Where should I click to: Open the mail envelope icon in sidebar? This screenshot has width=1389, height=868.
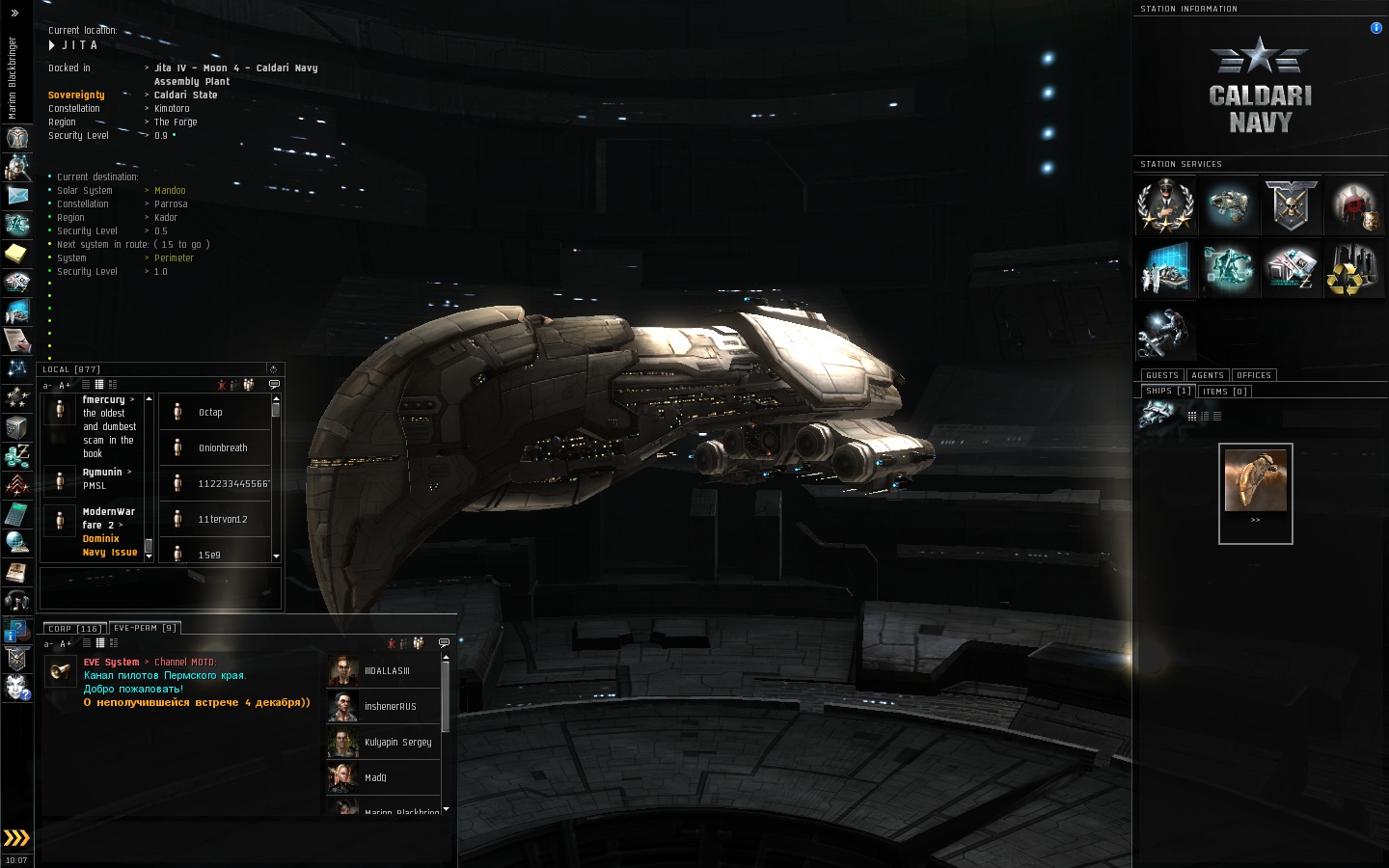coord(16,195)
